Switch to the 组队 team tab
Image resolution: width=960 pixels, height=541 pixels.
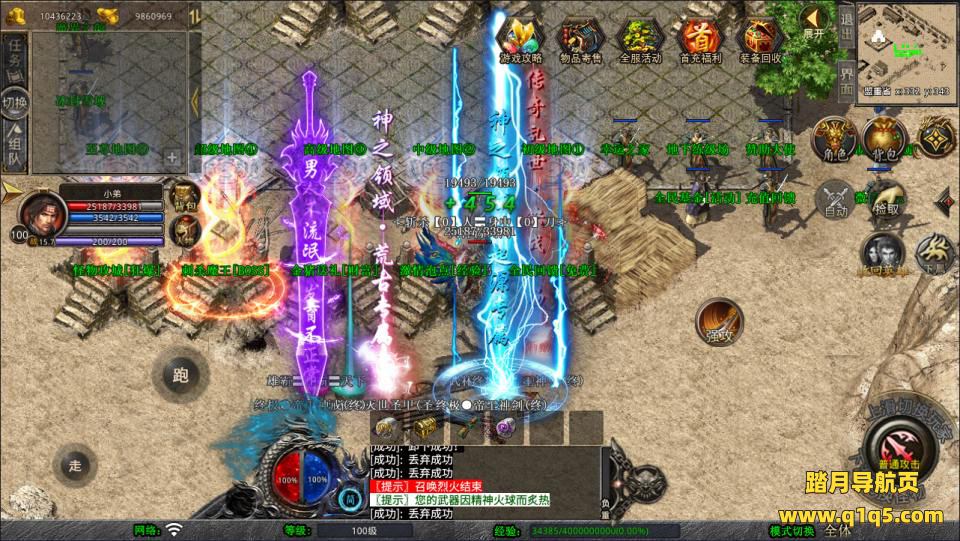pos(14,150)
